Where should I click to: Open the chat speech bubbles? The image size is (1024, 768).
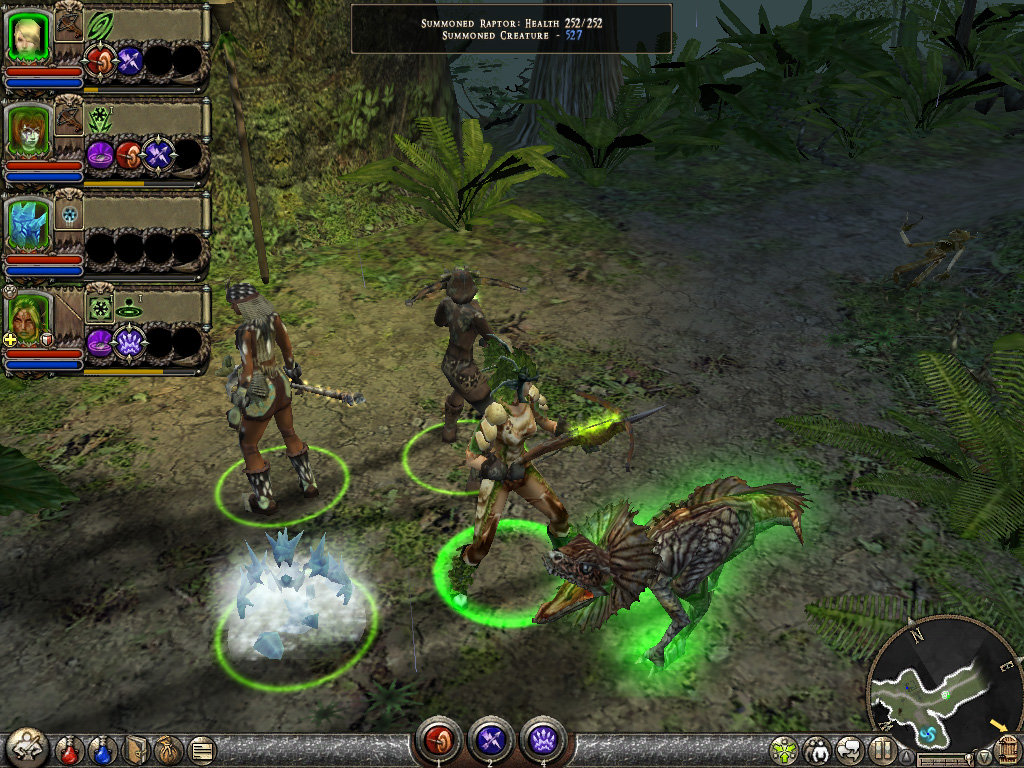pyautogui.click(x=850, y=749)
